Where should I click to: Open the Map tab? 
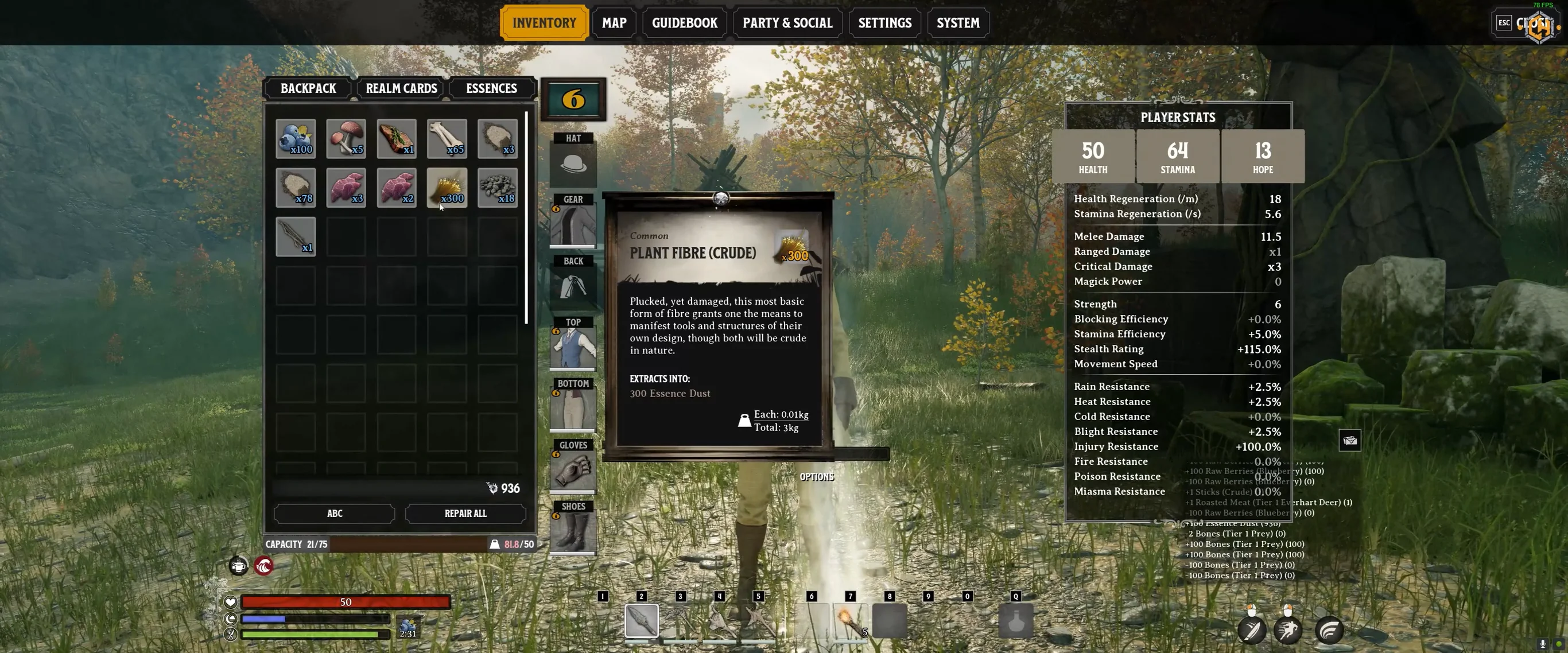coord(614,23)
